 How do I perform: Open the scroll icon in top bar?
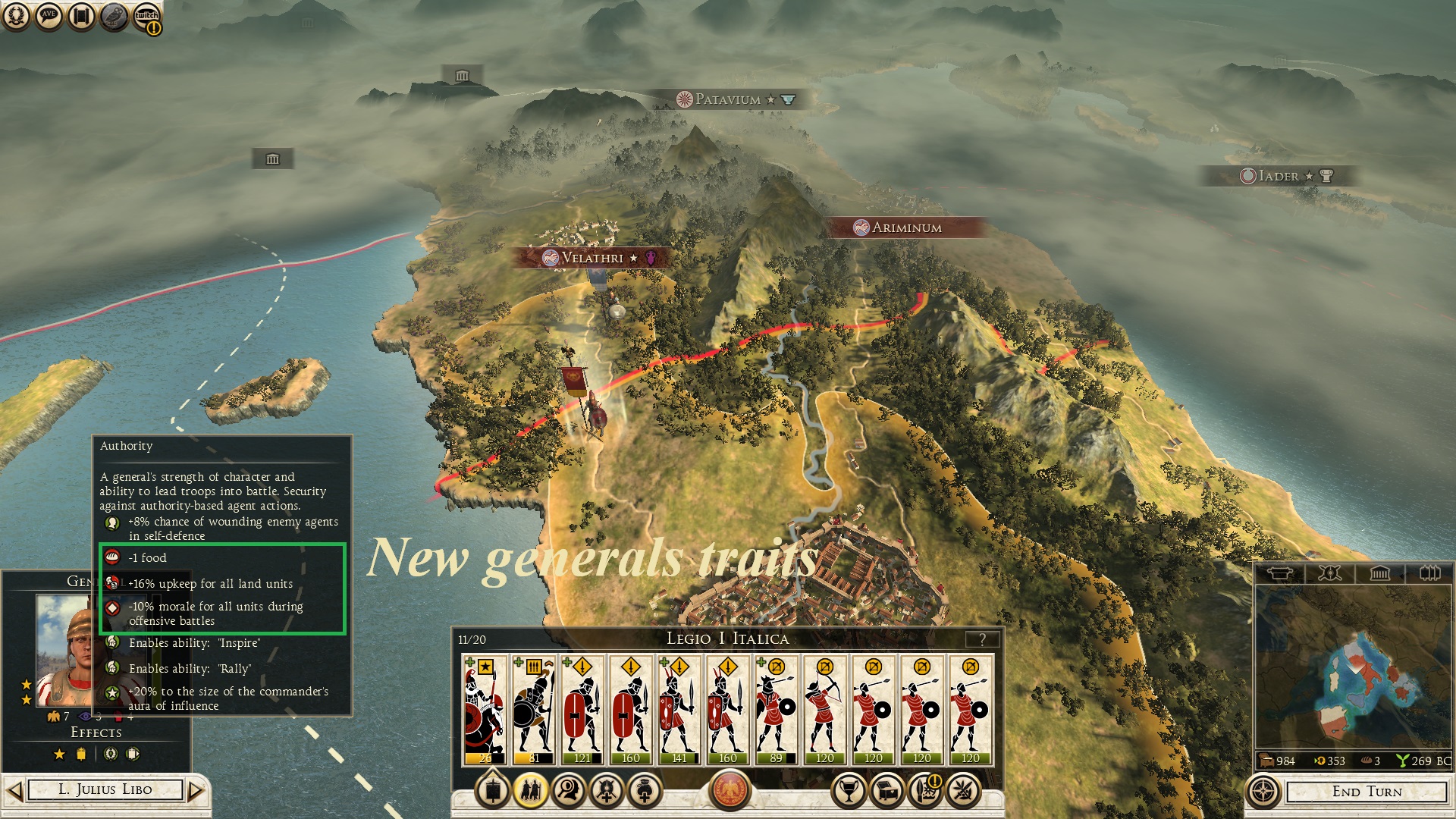(81, 16)
